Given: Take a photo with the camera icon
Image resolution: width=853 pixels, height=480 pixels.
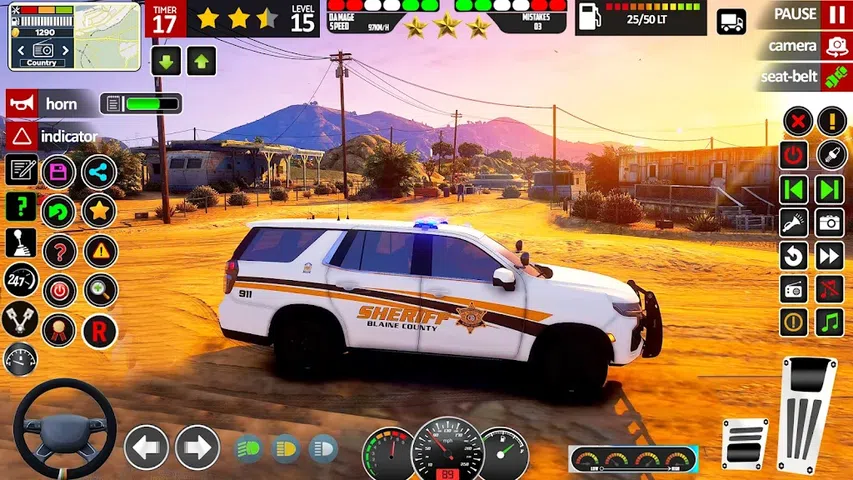Looking at the screenshot, I should click(x=829, y=222).
